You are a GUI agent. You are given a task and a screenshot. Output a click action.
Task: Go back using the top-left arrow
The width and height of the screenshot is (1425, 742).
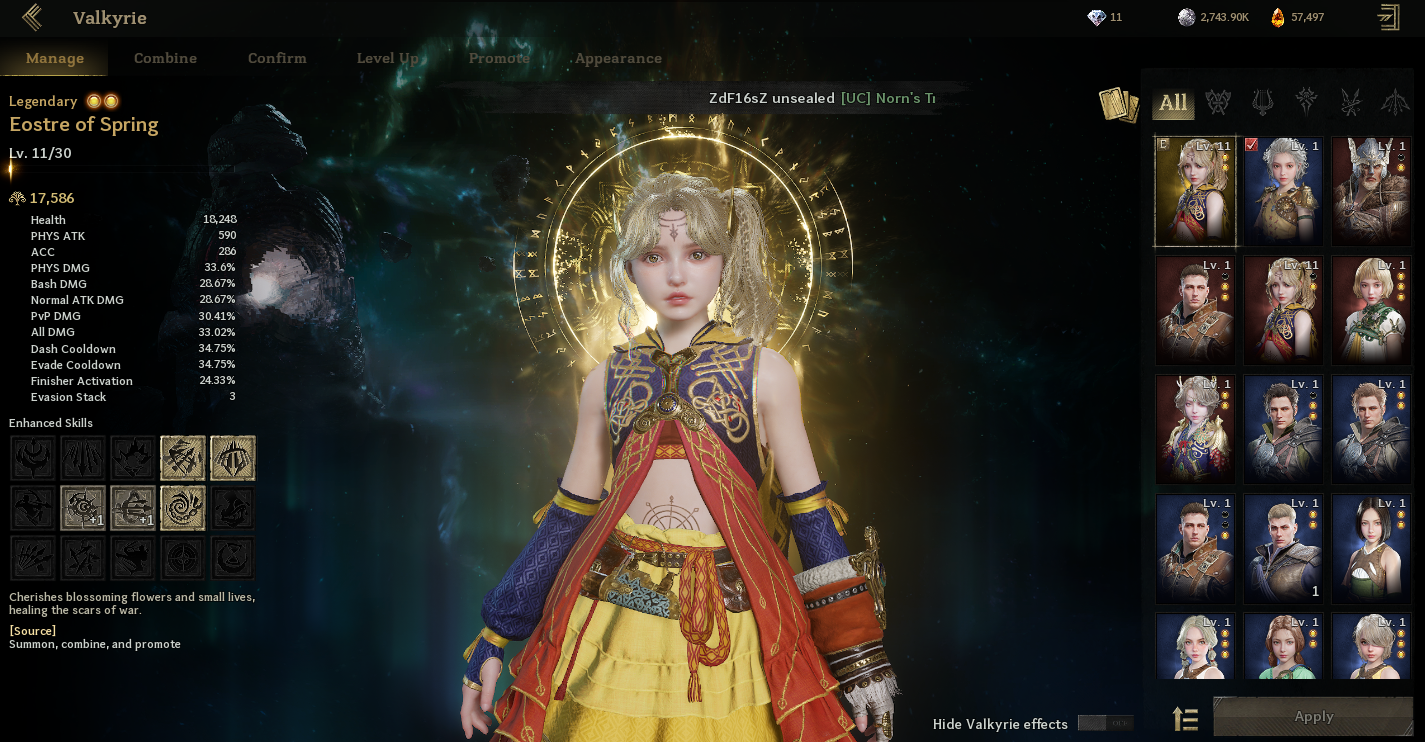pos(32,17)
